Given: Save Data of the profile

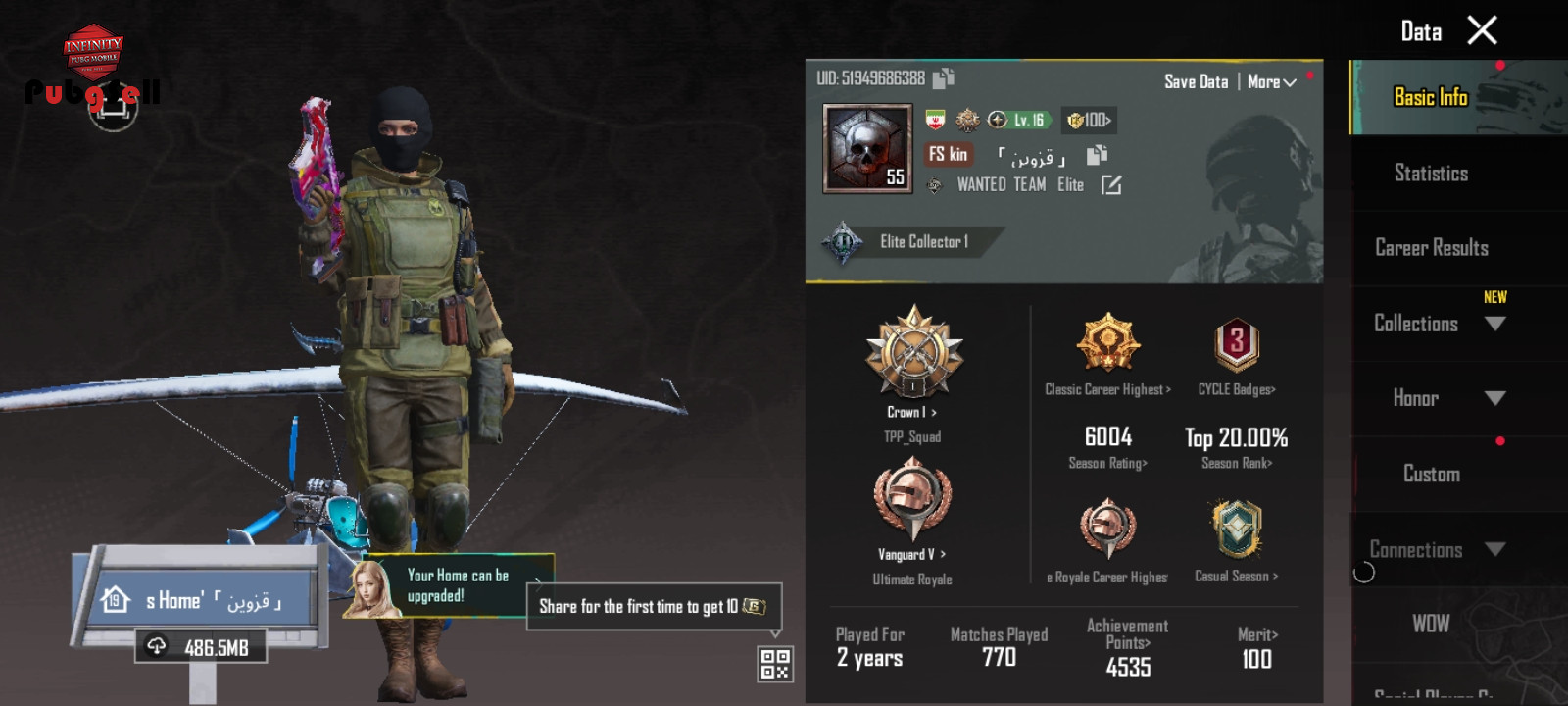Looking at the screenshot, I should [1196, 82].
